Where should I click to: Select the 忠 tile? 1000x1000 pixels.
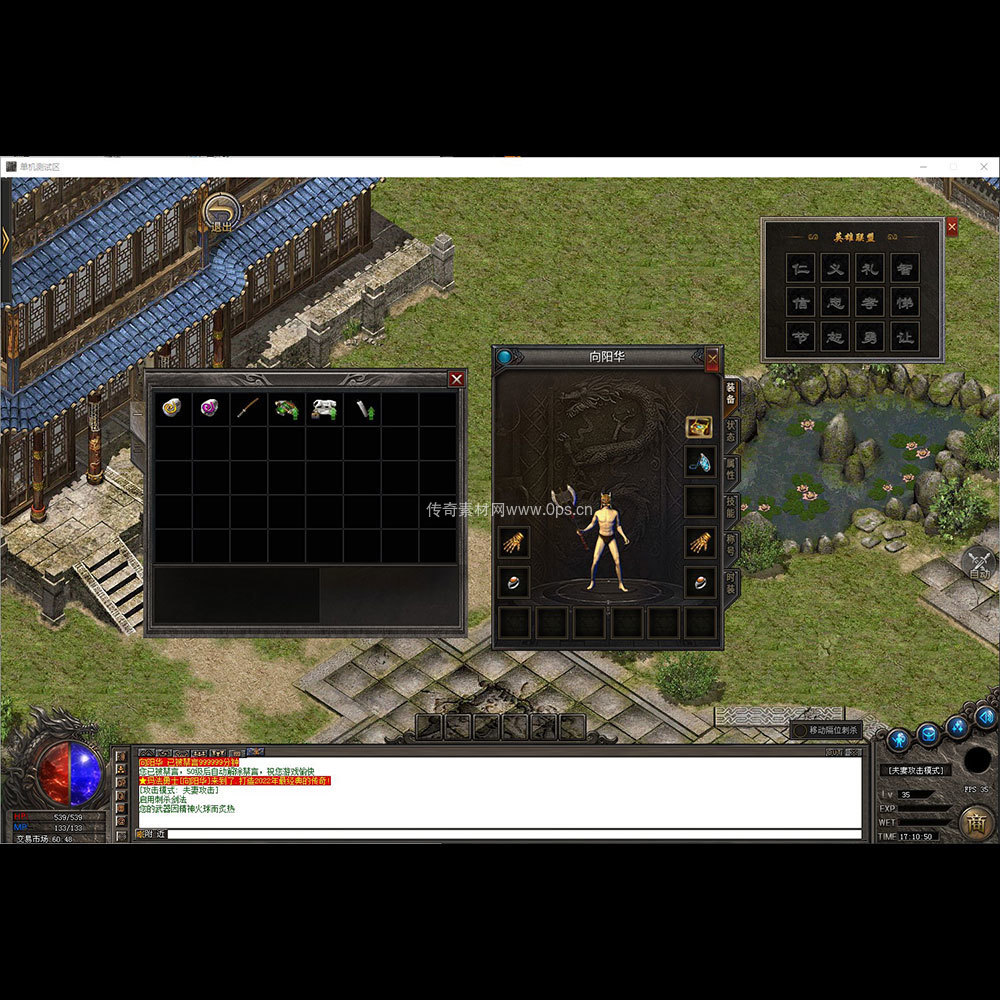[835, 302]
